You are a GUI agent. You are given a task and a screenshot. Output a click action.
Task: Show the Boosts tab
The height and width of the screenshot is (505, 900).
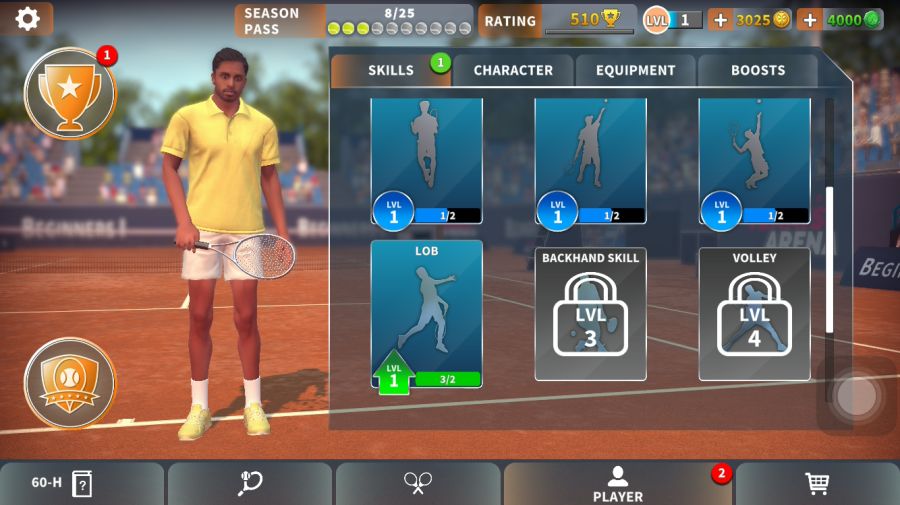click(x=758, y=70)
